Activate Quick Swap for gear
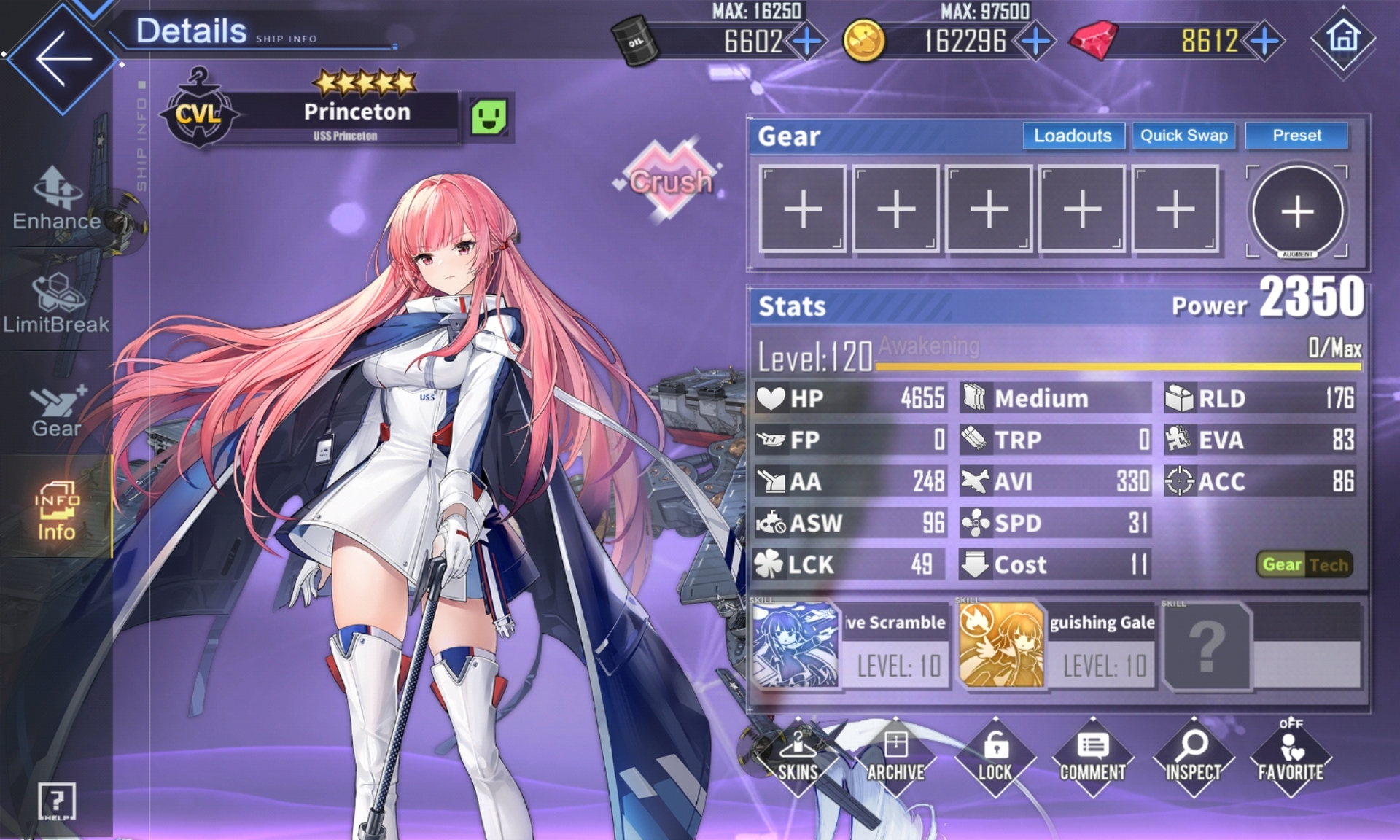1400x840 pixels. point(1183,136)
